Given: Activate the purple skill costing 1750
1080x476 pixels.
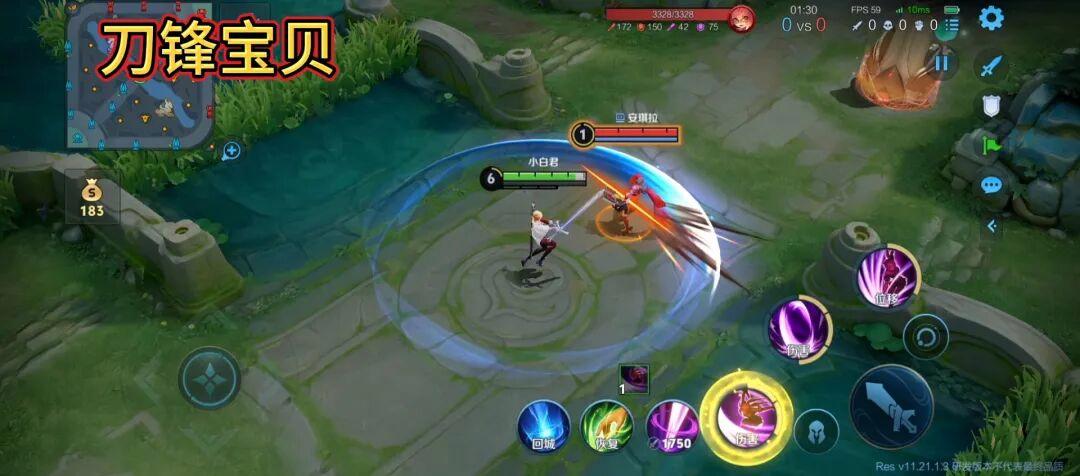Looking at the screenshot, I should click(671, 426).
